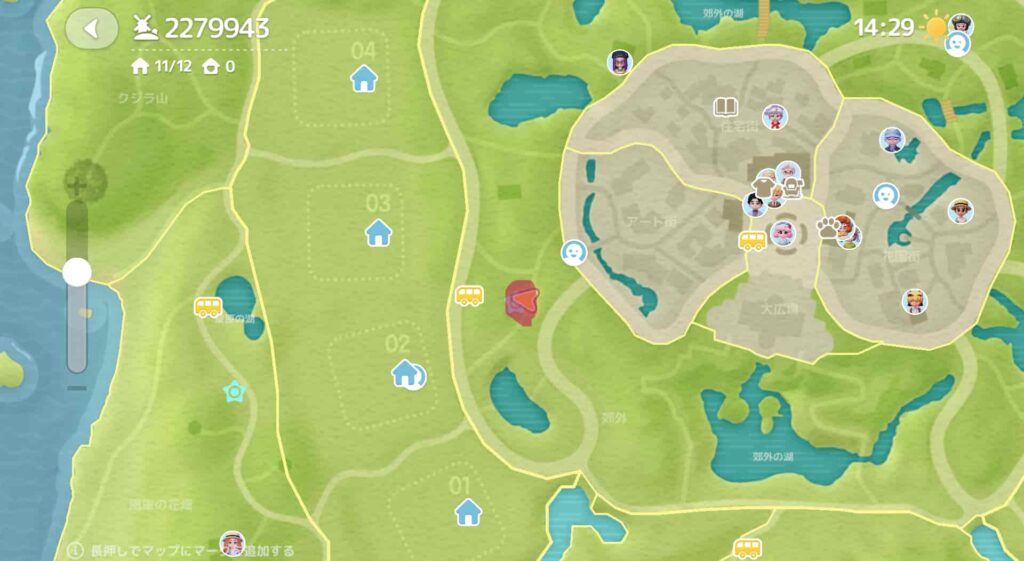The width and height of the screenshot is (1024, 561).
Task: Click the teal star map marker
Action: pyautogui.click(x=235, y=390)
